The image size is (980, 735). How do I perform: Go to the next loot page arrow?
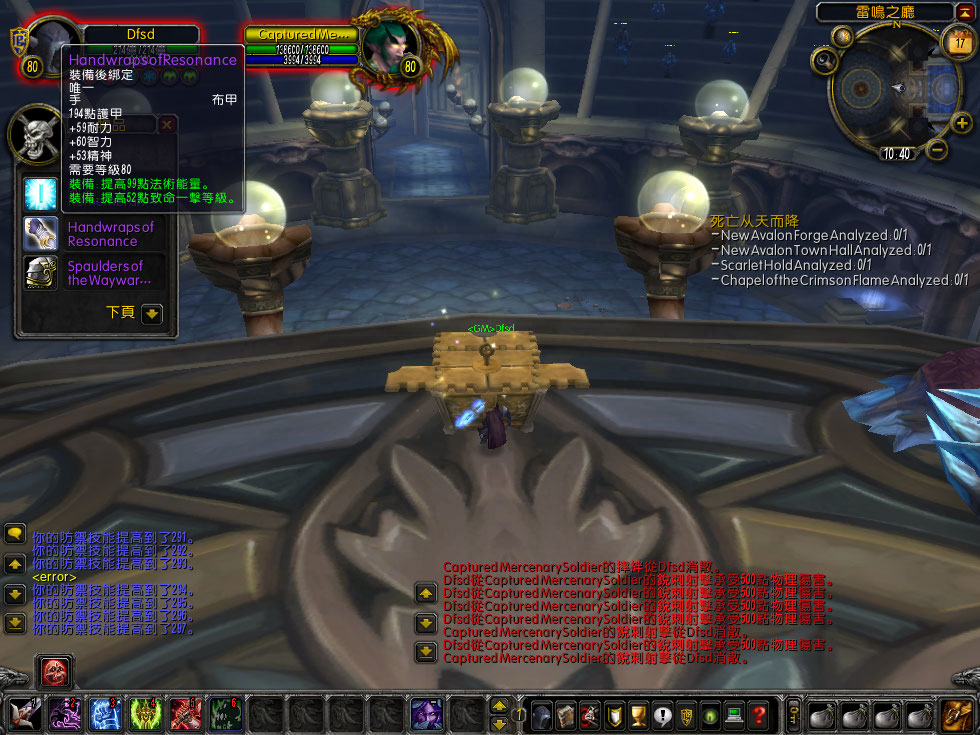[151, 313]
